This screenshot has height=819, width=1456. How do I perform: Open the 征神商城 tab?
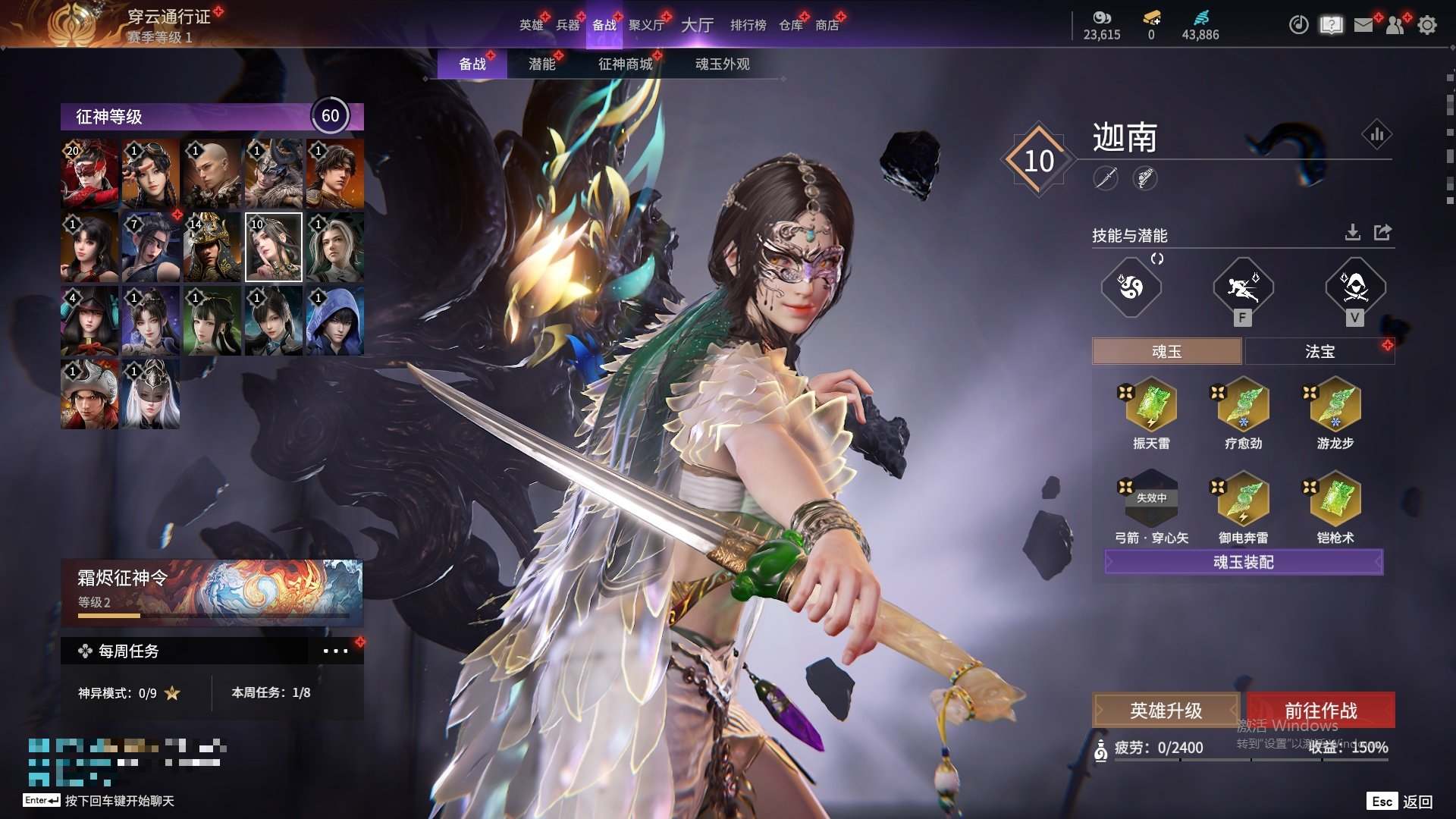click(625, 64)
